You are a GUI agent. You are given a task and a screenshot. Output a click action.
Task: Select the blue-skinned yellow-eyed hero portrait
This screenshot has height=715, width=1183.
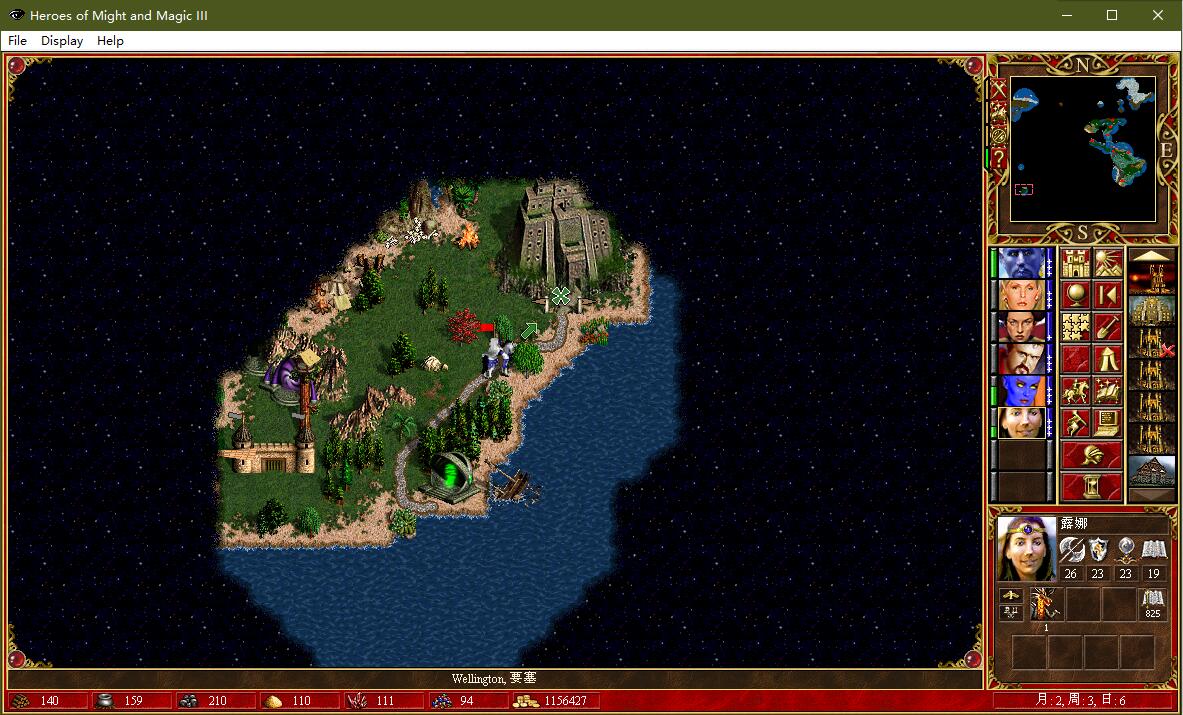coord(1021,391)
